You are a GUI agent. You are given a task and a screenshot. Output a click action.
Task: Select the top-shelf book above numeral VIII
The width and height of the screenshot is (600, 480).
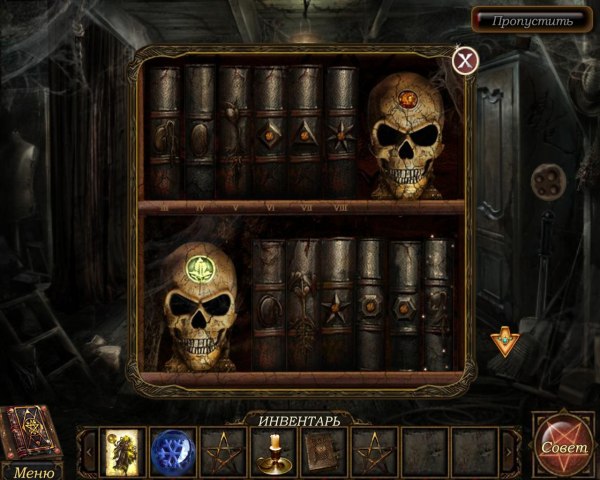coord(341,130)
